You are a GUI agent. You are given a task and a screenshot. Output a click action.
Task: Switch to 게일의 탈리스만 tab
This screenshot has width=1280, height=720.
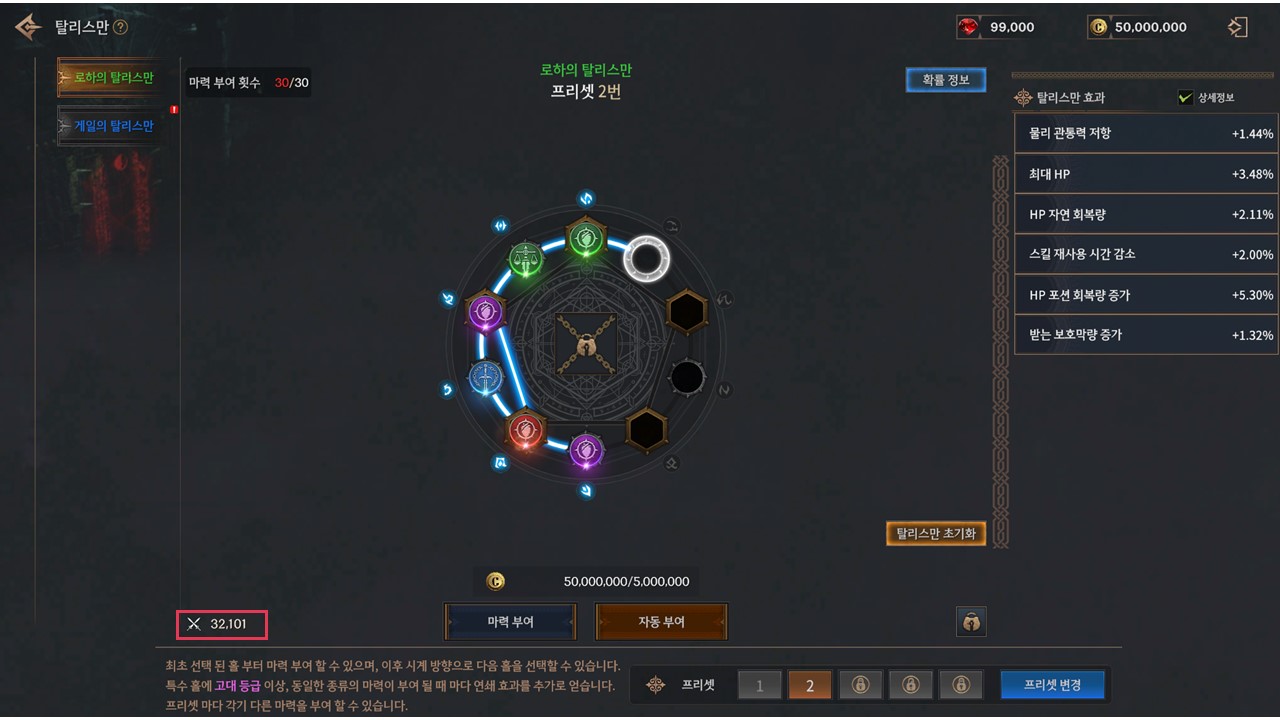(x=112, y=126)
